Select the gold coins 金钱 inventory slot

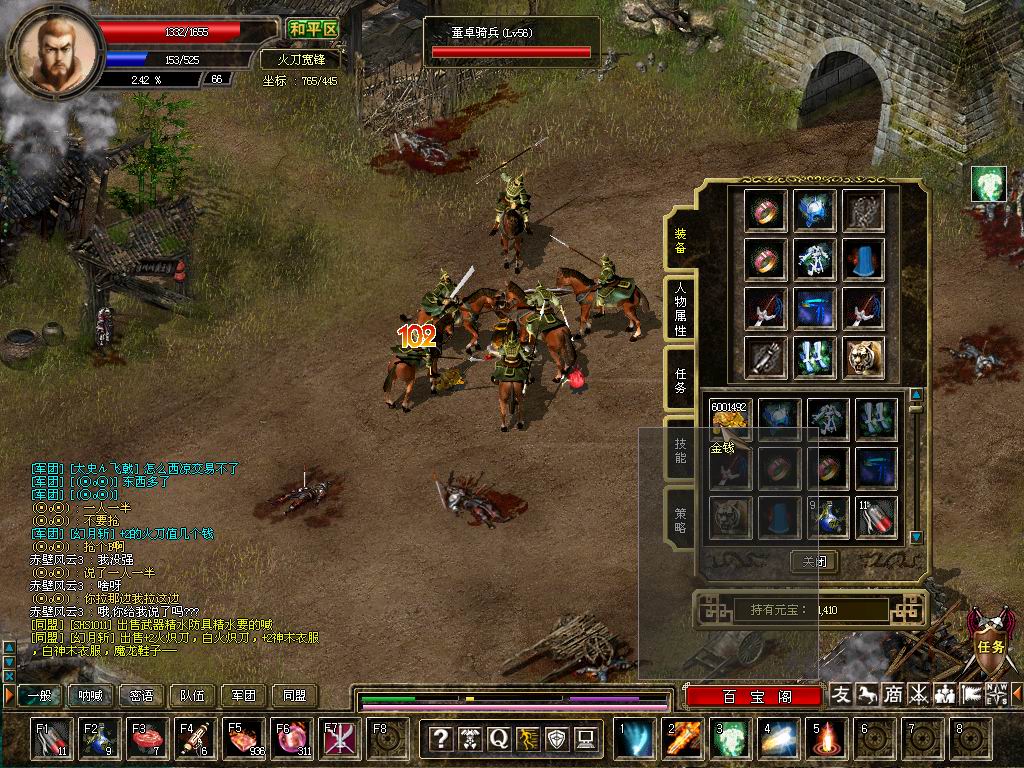[x=729, y=420]
